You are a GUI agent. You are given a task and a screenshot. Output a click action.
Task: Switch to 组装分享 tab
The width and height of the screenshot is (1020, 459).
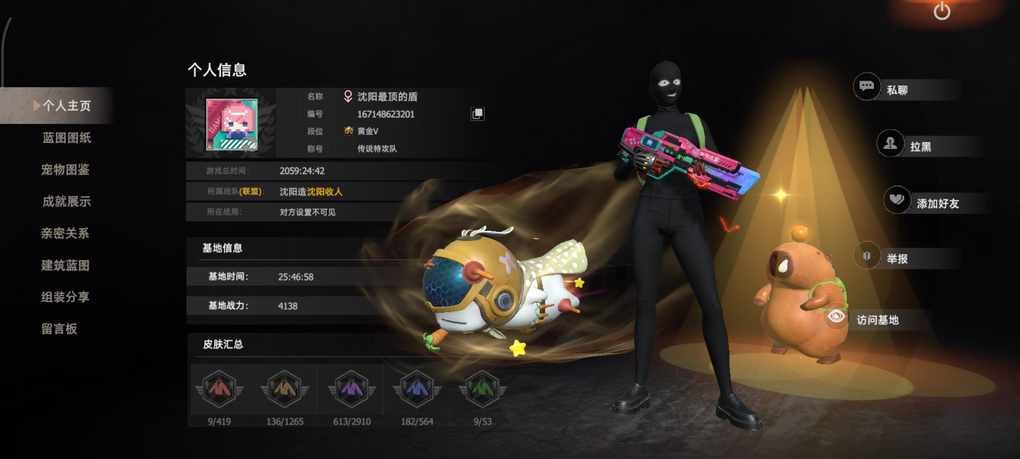(x=66, y=297)
